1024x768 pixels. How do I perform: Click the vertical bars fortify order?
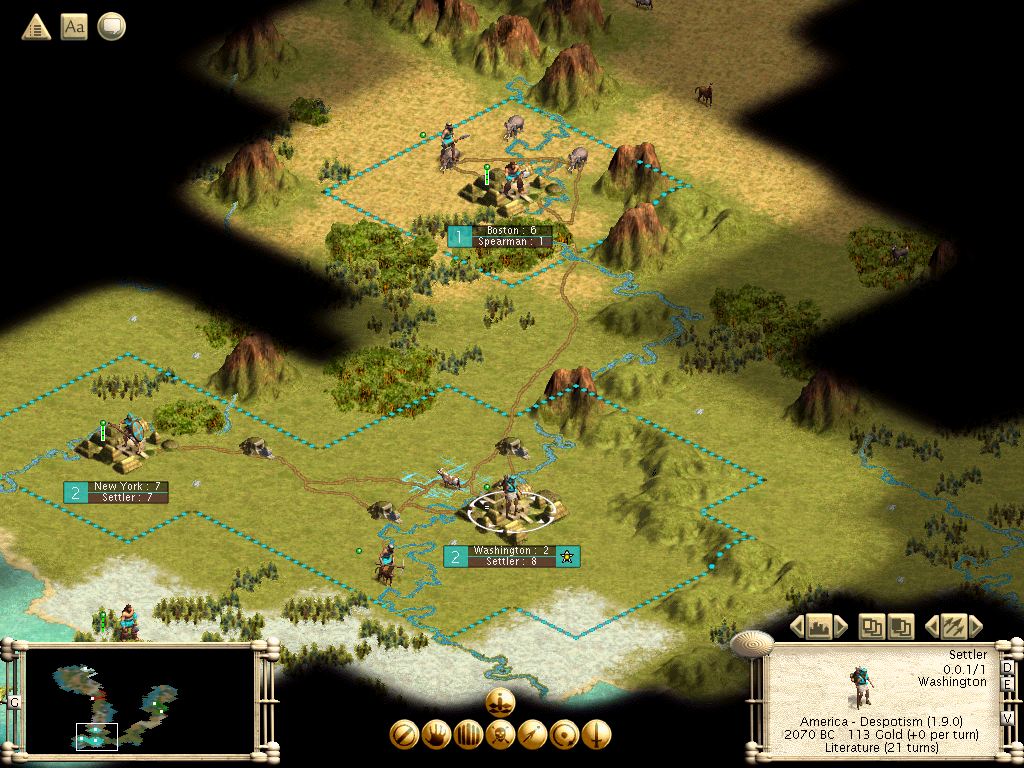tap(468, 735)
